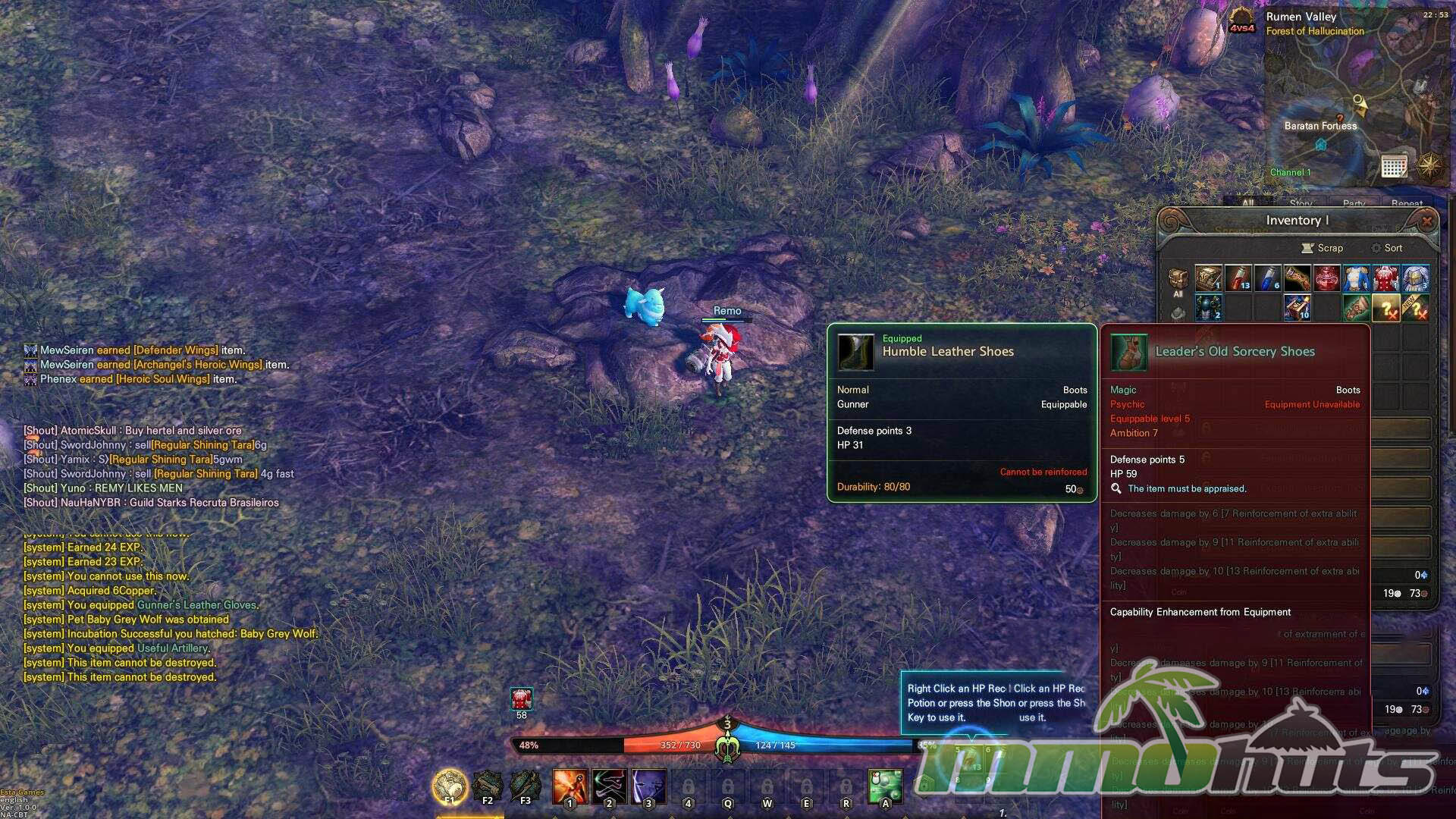
Task: Pick the ornate gauntlet item slot
Action: 1297,278
